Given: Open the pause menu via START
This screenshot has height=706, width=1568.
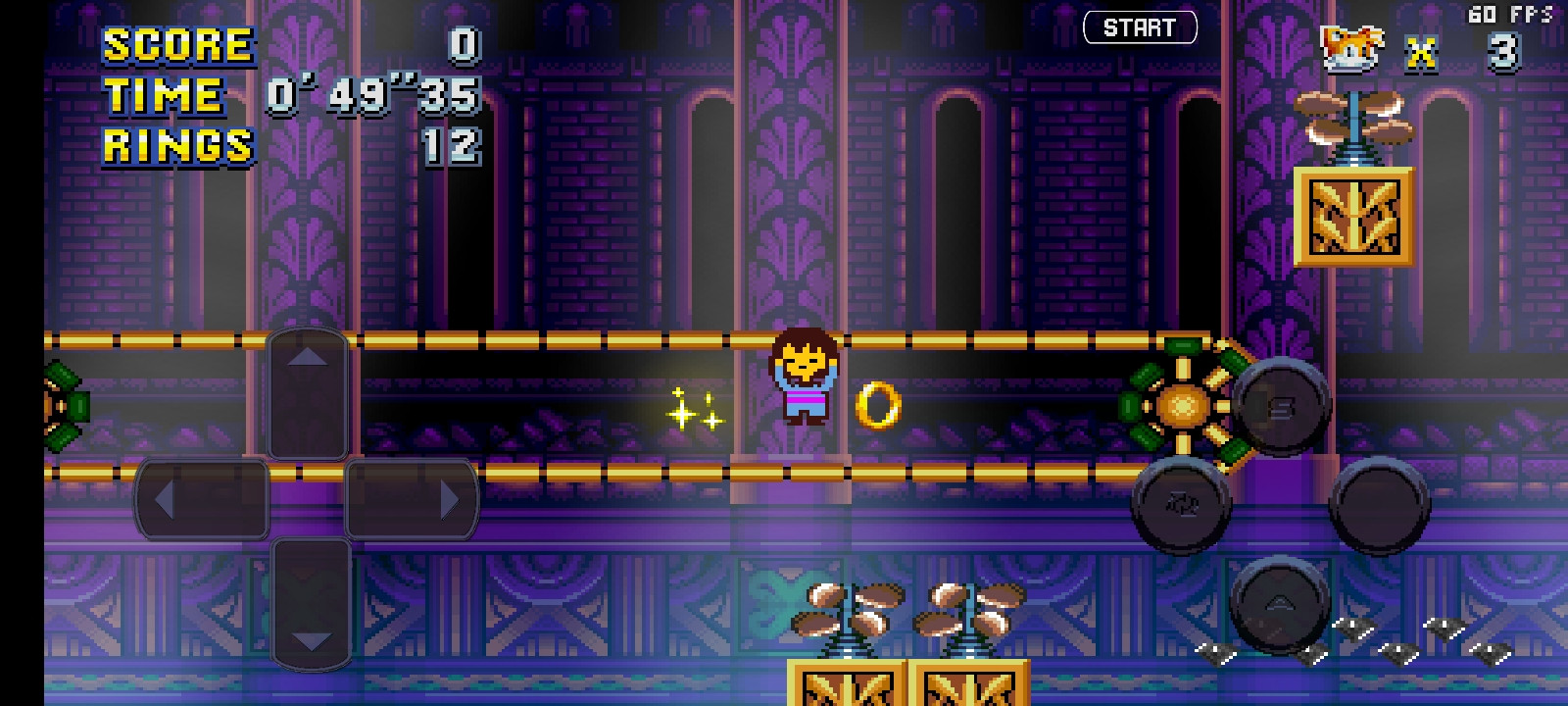Looking at the screenshot, I should [1139, 26].
